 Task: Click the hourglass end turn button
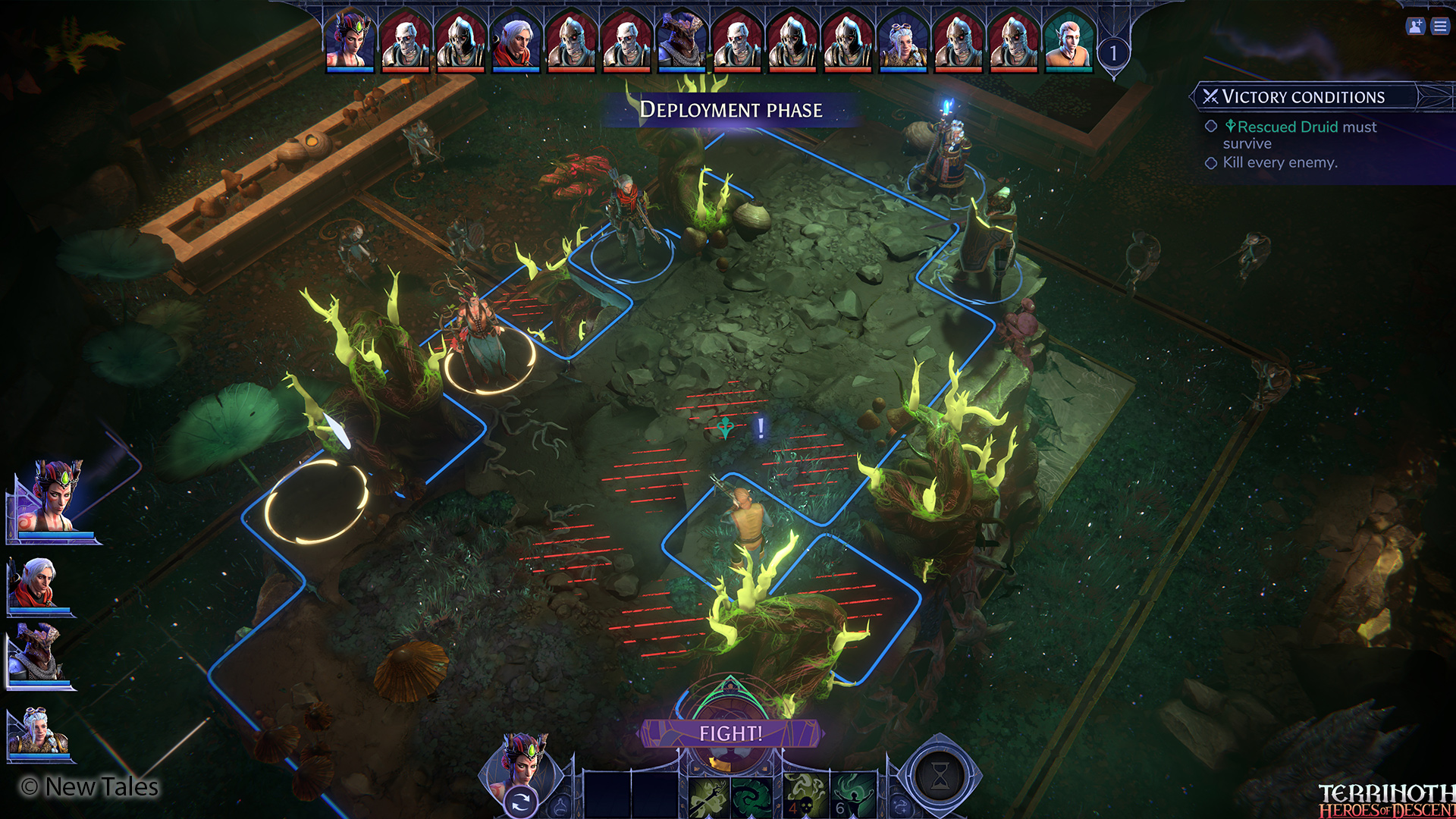(x=940, y=776)
